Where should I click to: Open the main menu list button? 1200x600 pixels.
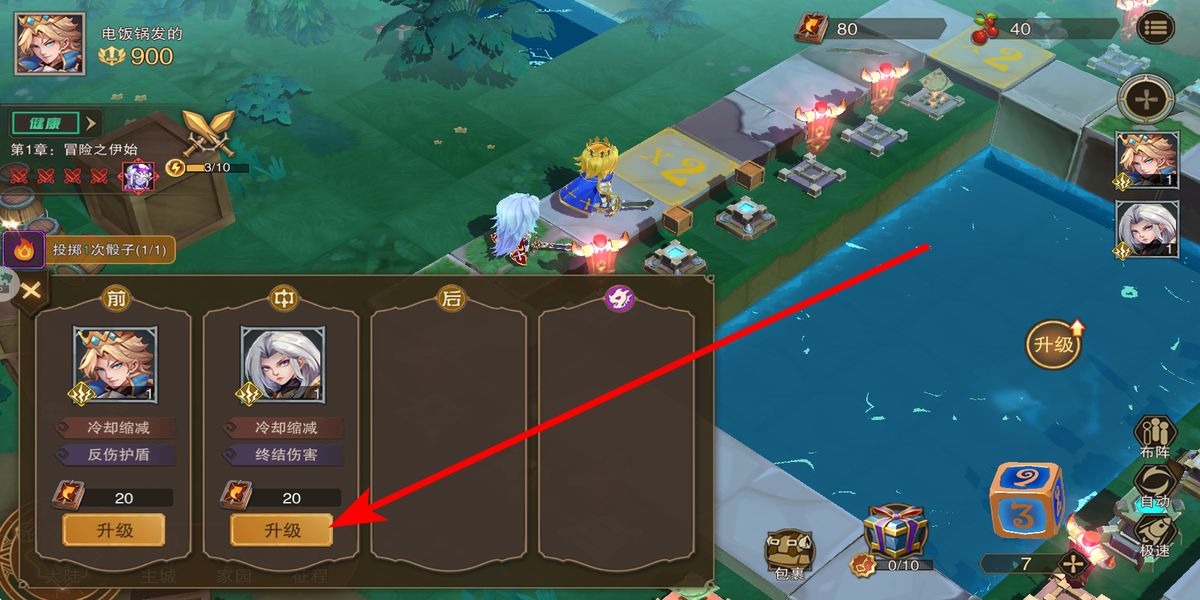click(x=1155, y=27)
